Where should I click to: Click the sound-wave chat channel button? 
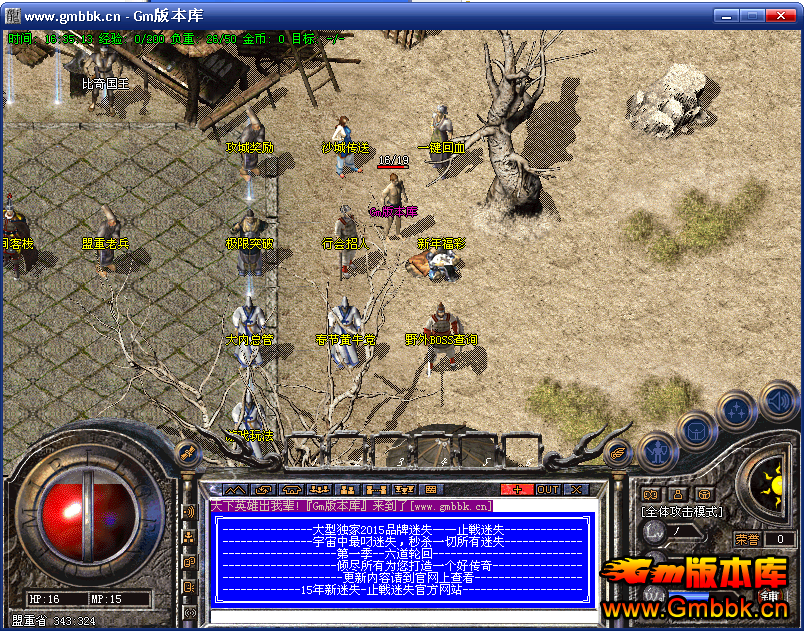pos(189,512)
